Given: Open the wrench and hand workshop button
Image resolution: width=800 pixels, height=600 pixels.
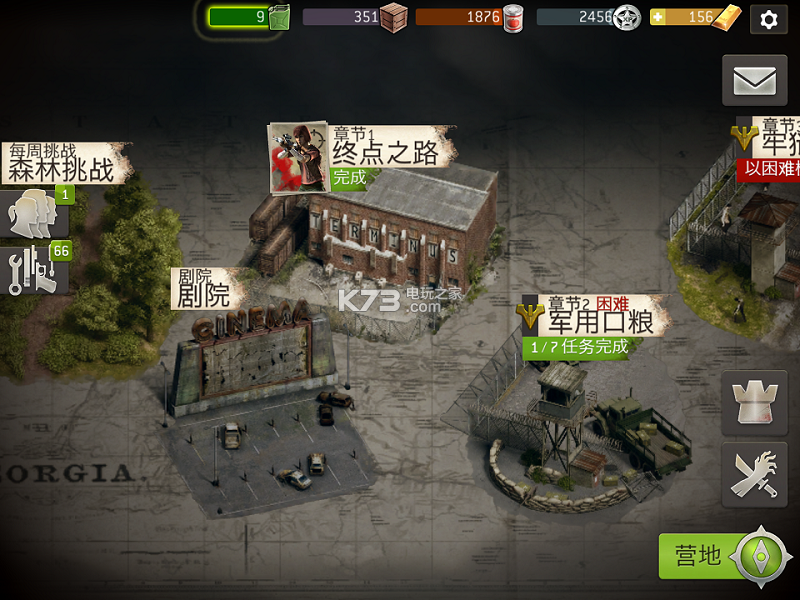Looking at the screenshot, I should (x=754, y=475).
